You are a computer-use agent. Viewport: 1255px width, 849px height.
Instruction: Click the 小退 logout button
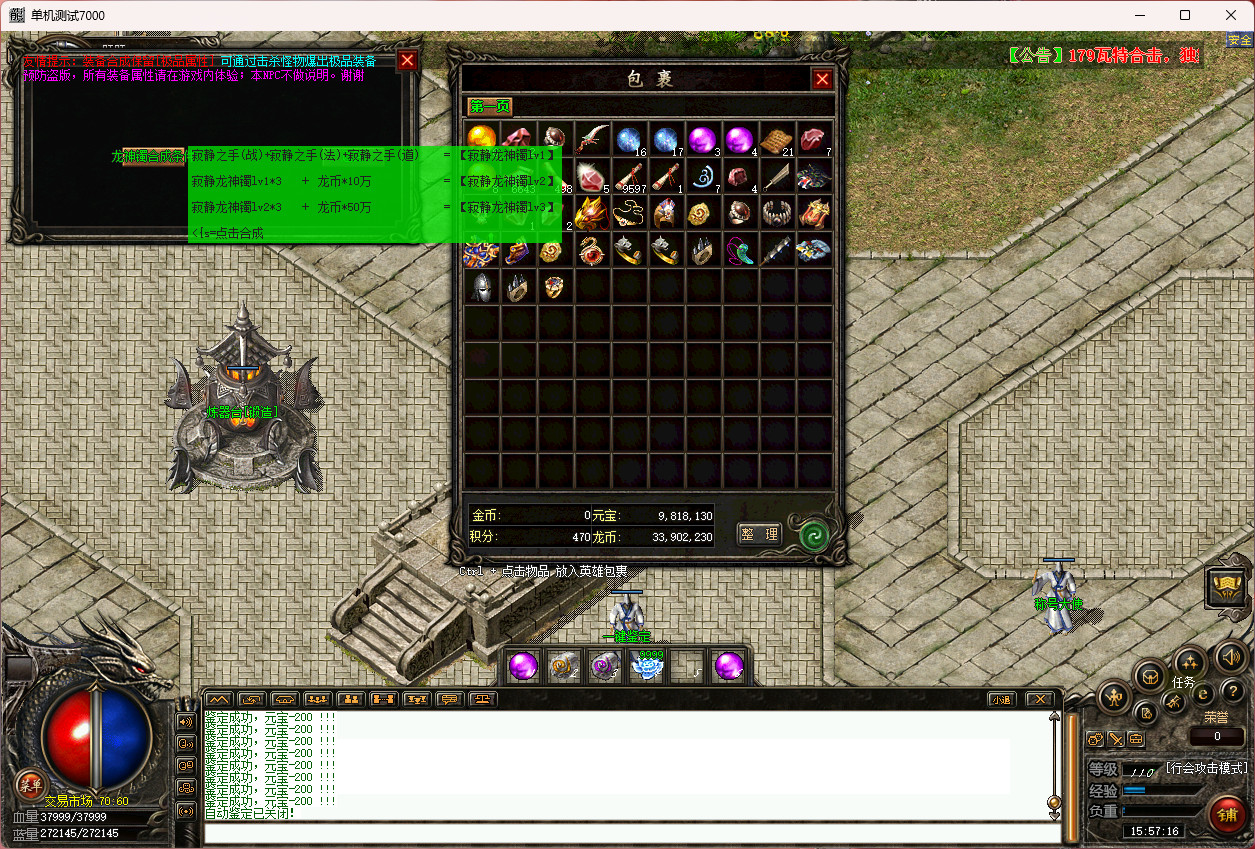point(1000,699)
